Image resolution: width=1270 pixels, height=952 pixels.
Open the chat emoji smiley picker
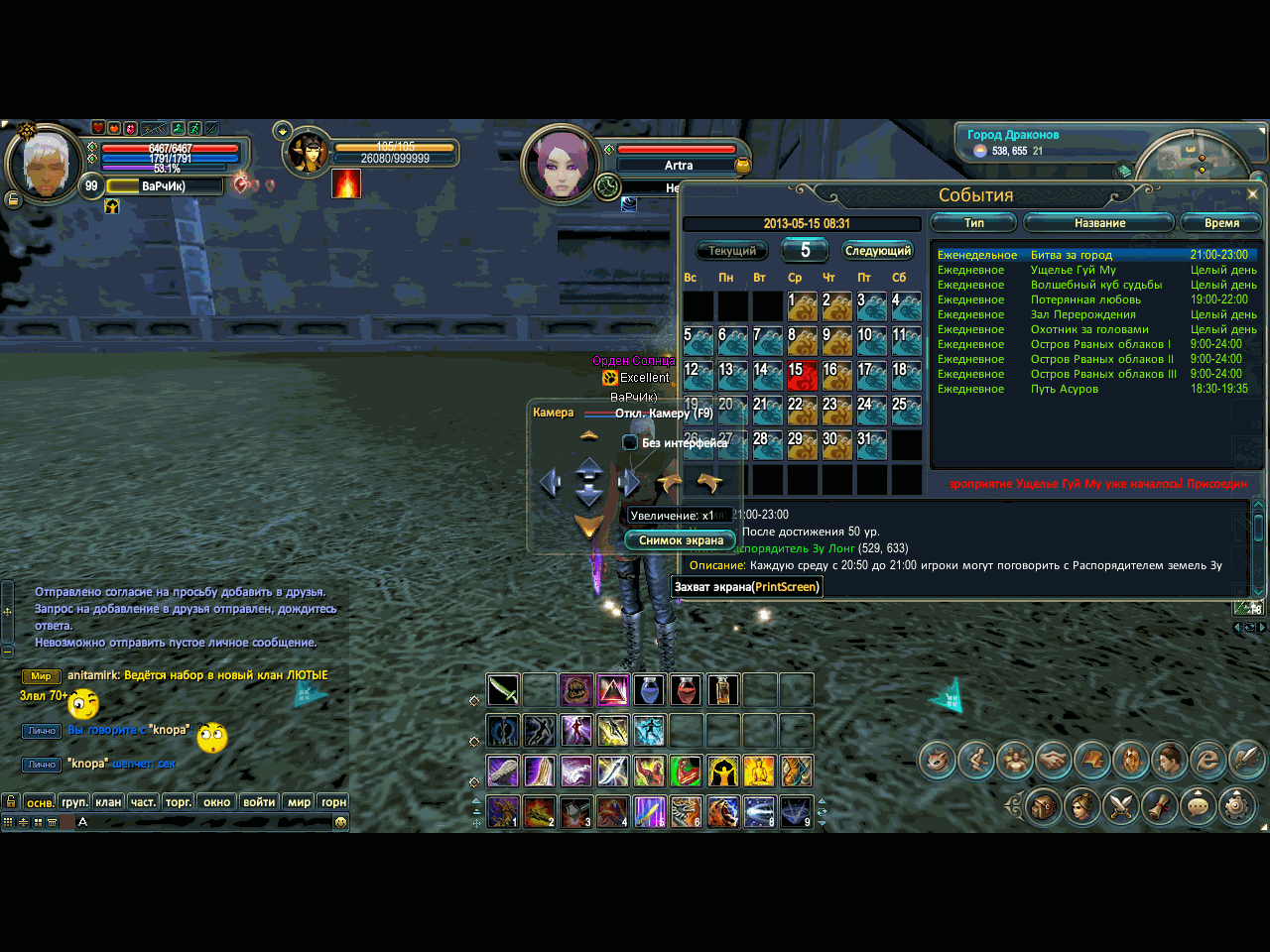[x=340, y=822]
